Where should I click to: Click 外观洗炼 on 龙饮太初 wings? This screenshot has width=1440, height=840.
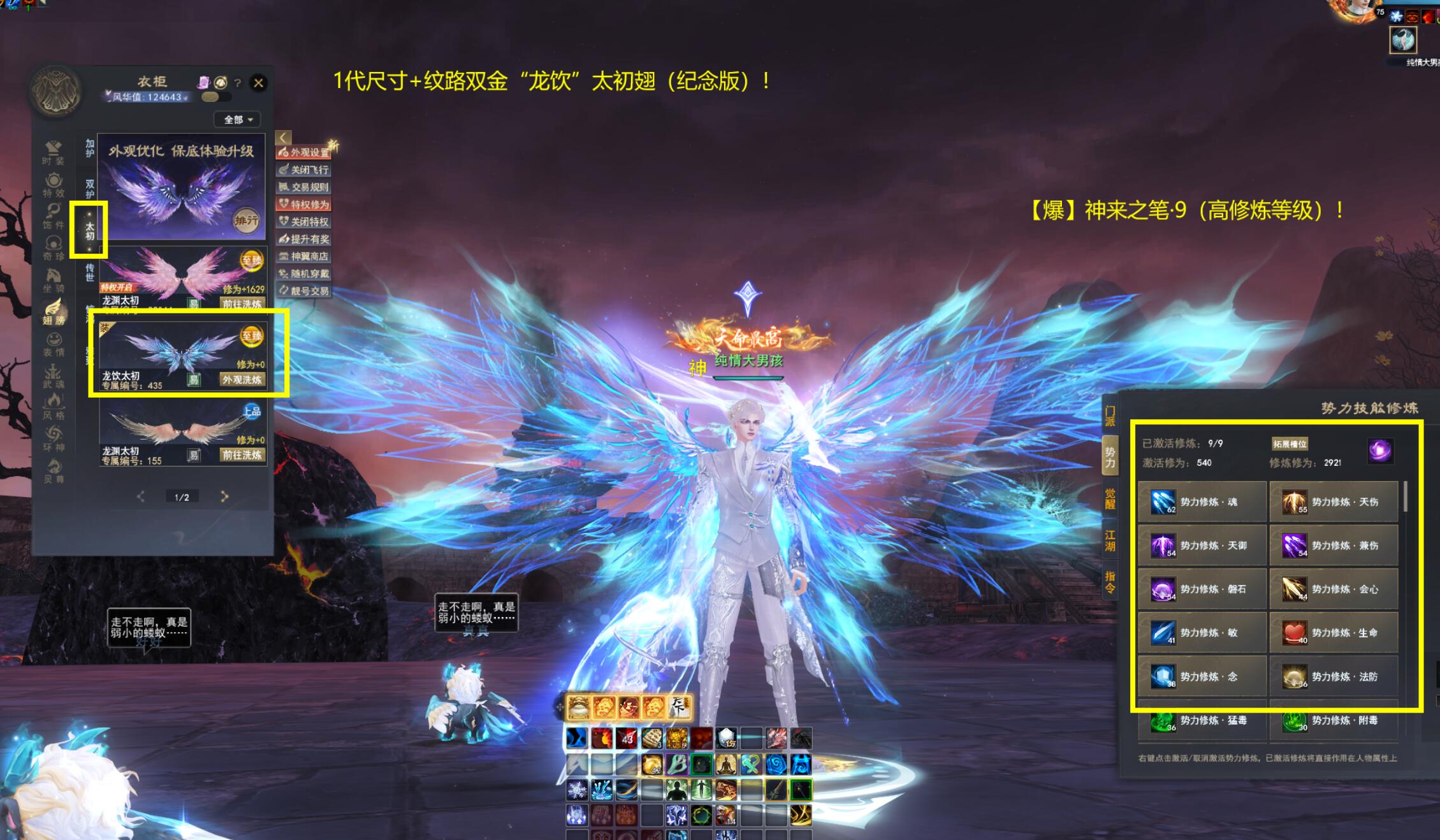[242, 380]
